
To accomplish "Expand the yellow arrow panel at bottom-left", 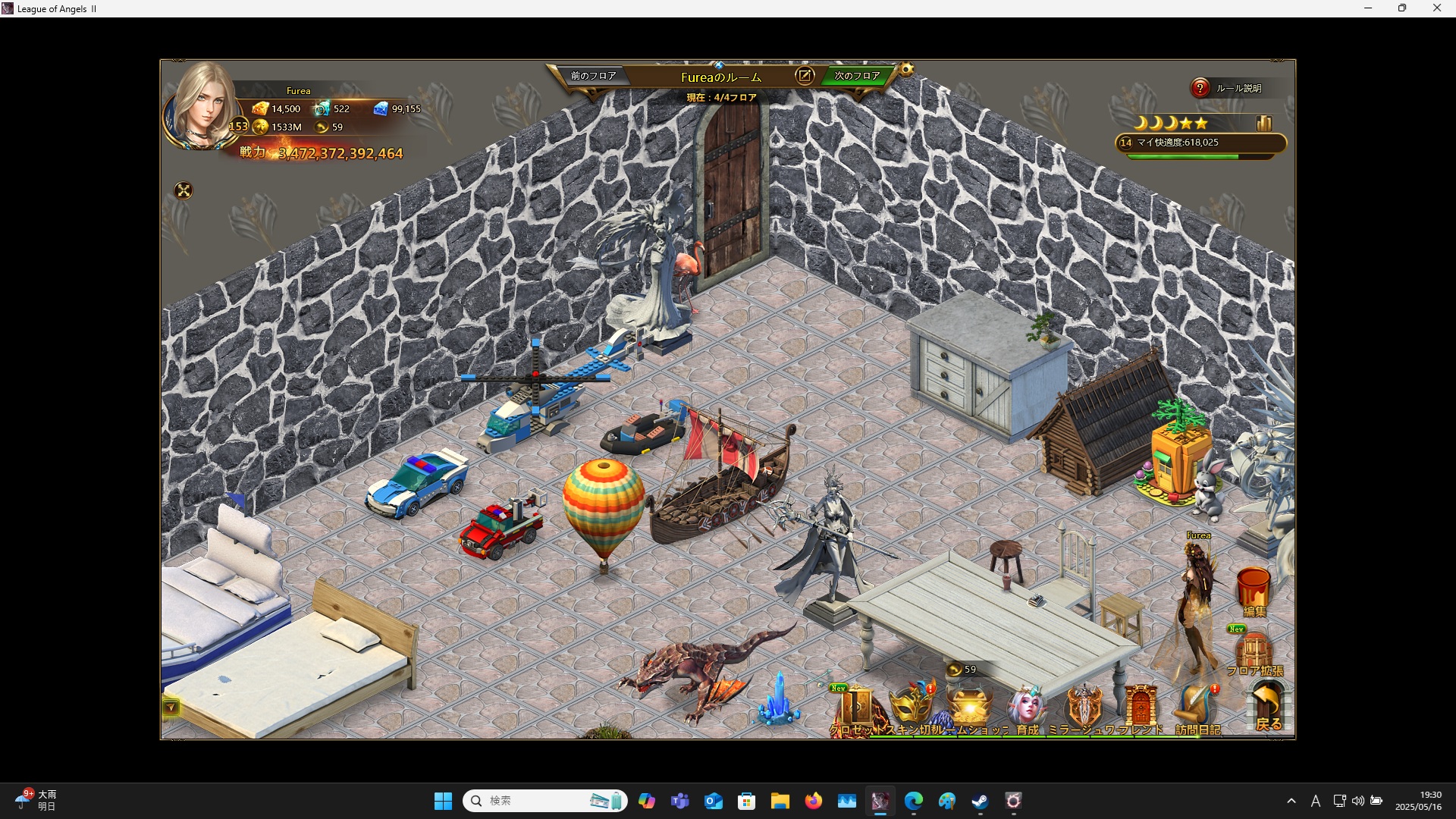I will coord(171,708).
